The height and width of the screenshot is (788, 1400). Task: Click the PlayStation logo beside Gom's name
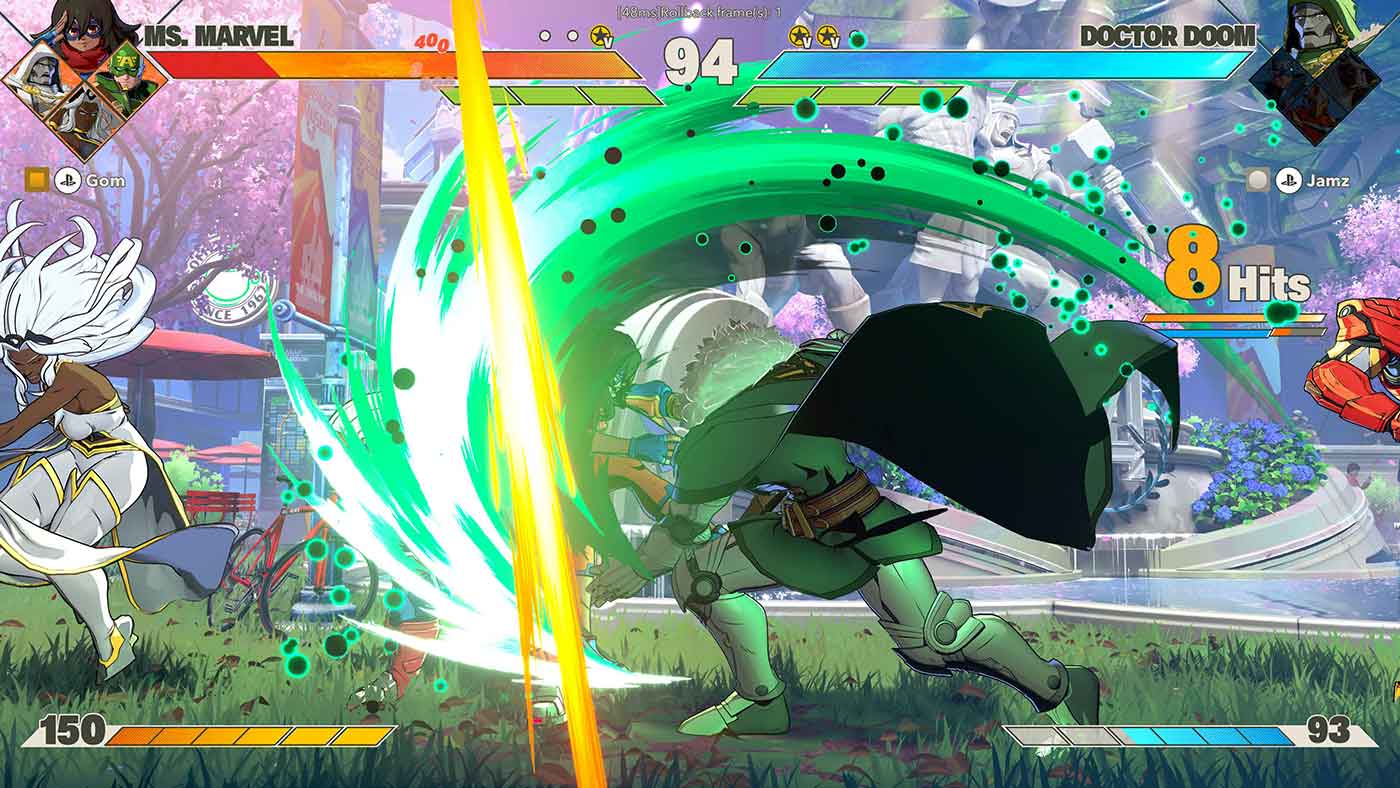click(68, 180)
